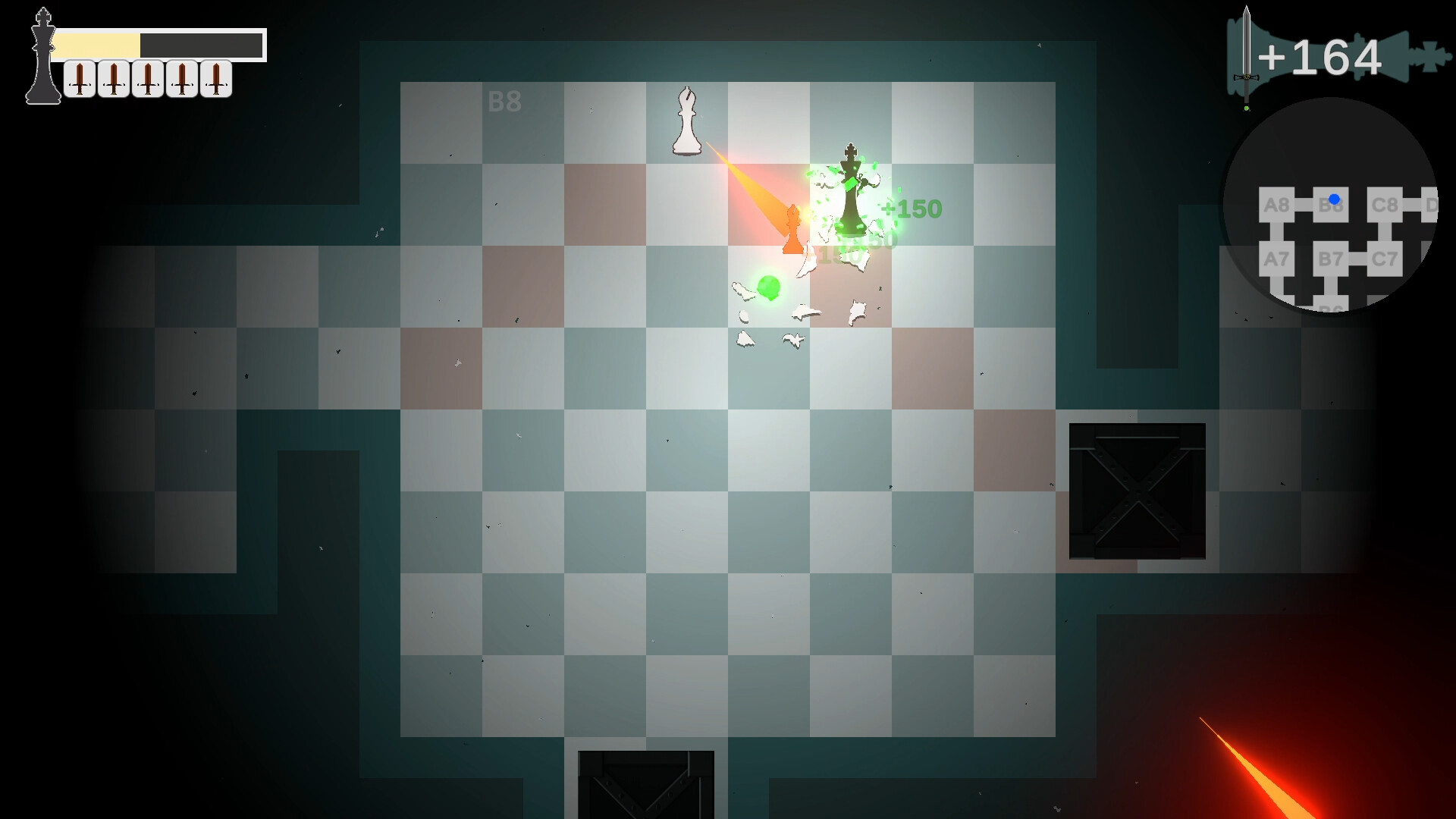Screen dimensions: 1456x819
Task: Click the black king enemy piece
Action: click(851, 190)
